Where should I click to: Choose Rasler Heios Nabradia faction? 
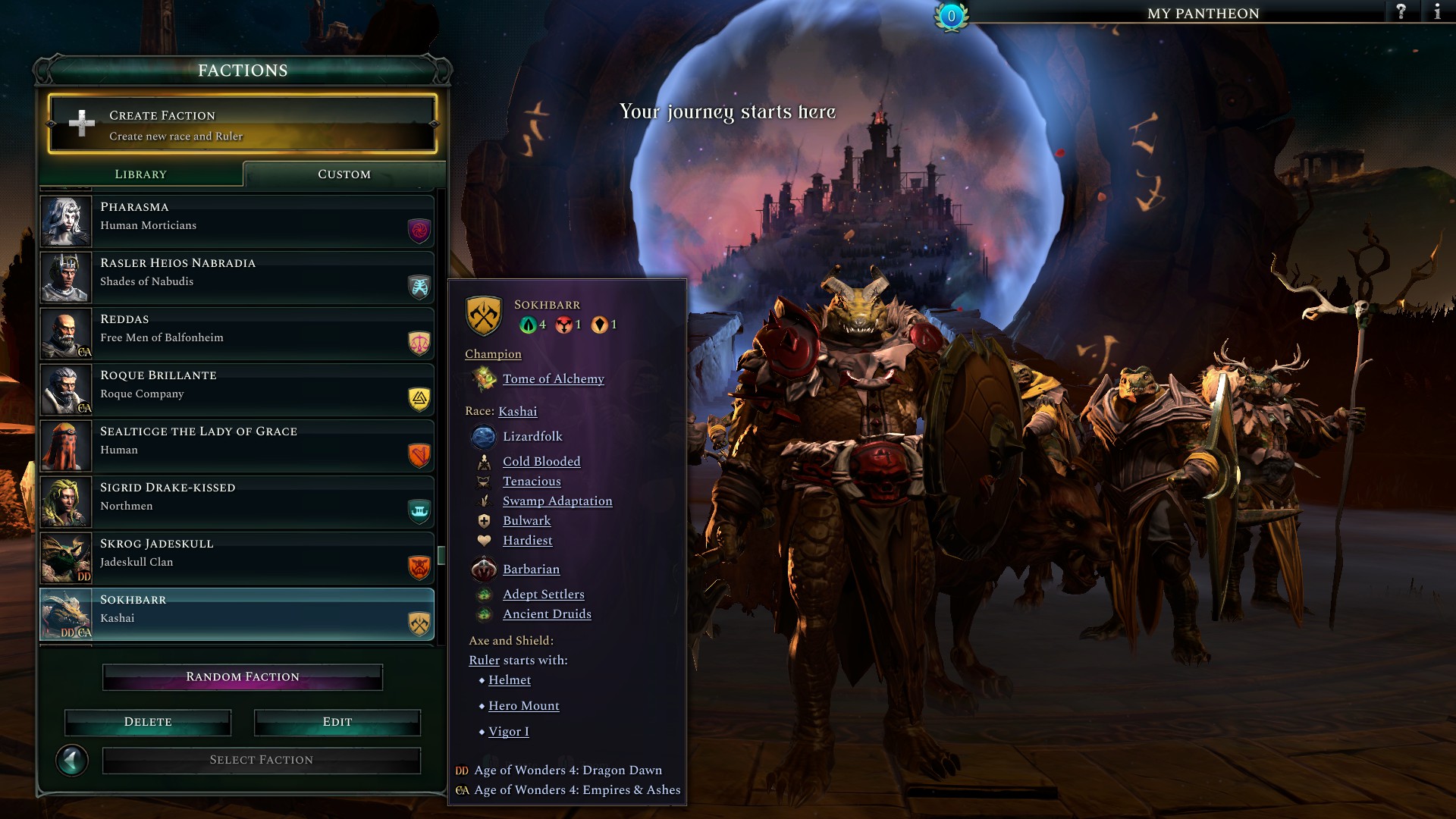click(x=237, y=278)
